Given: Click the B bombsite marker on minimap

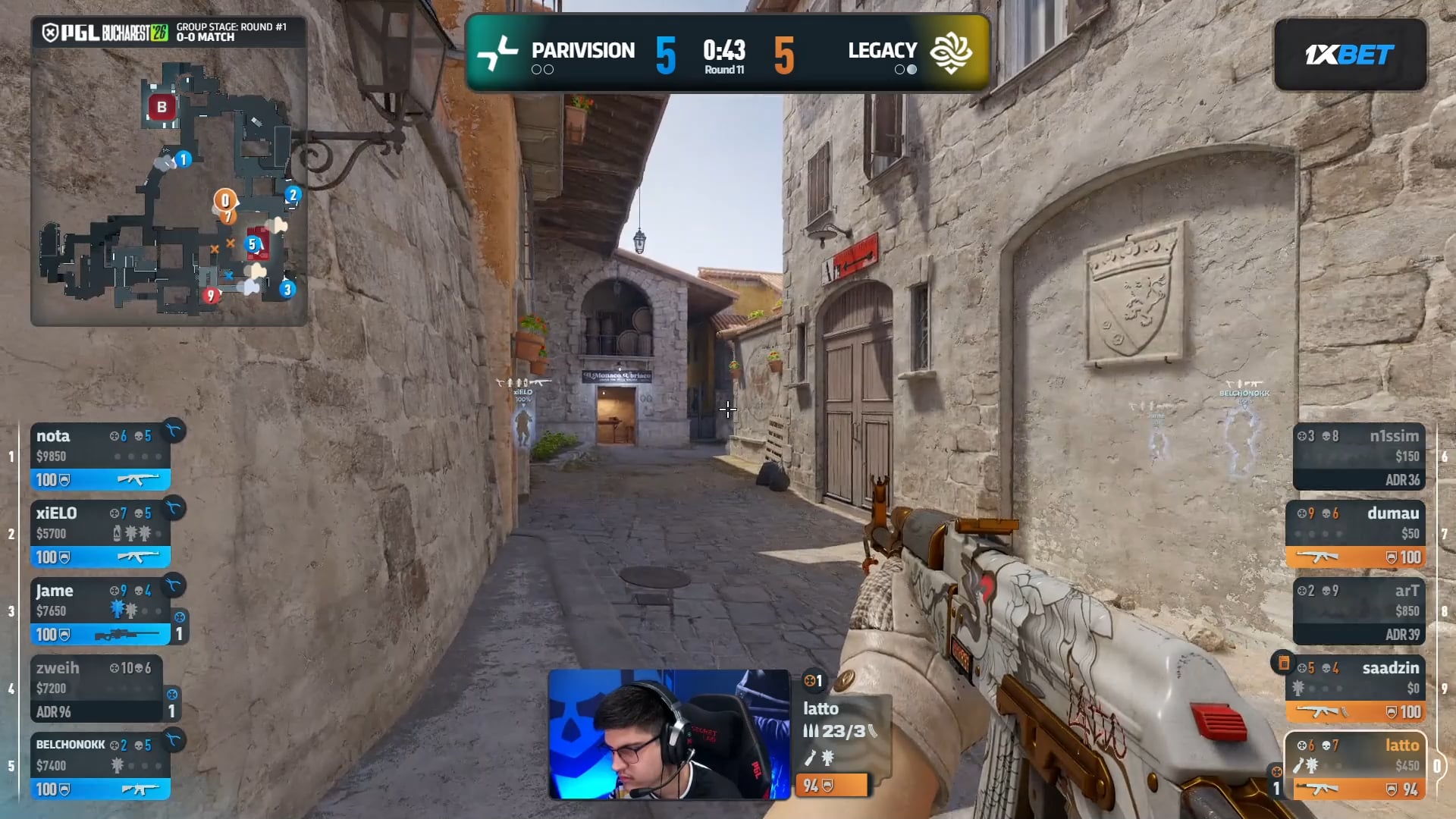Looking at the screenshot, I should [x=162, y=107].
